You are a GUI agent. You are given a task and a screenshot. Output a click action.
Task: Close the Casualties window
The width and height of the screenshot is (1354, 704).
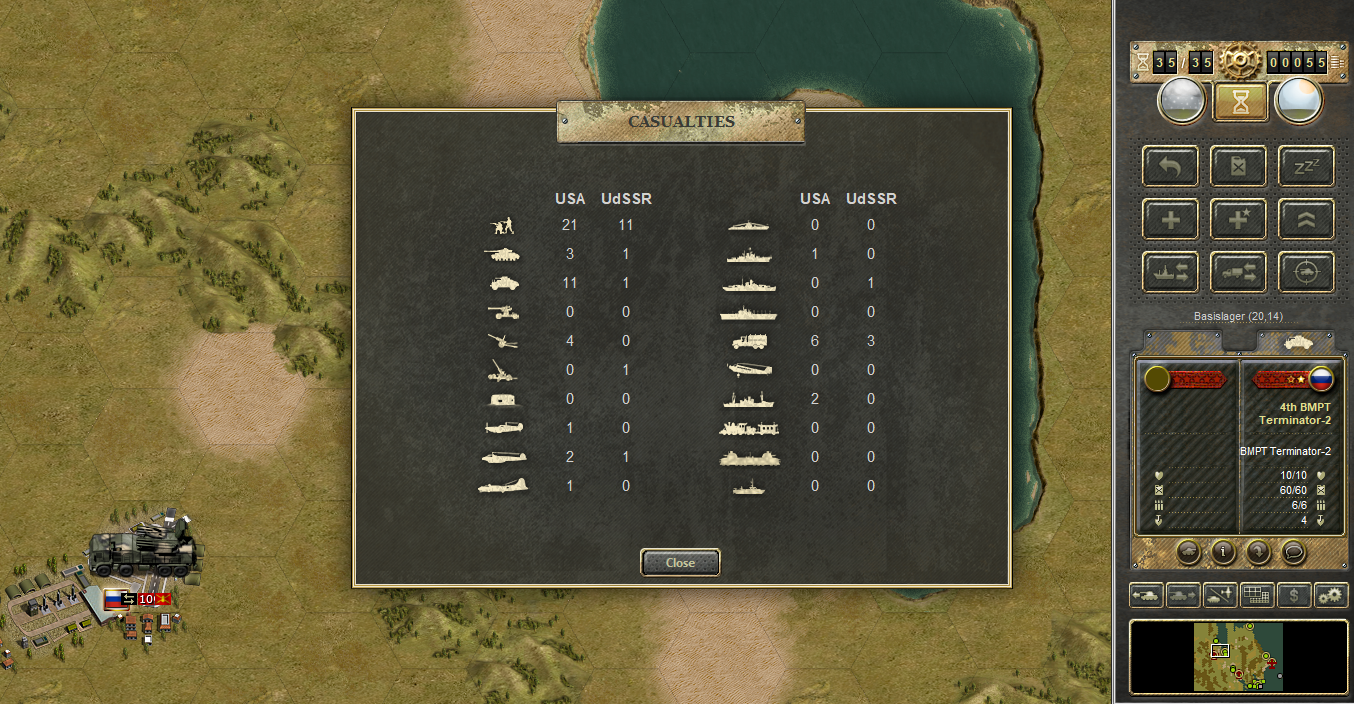coord(680,563)
